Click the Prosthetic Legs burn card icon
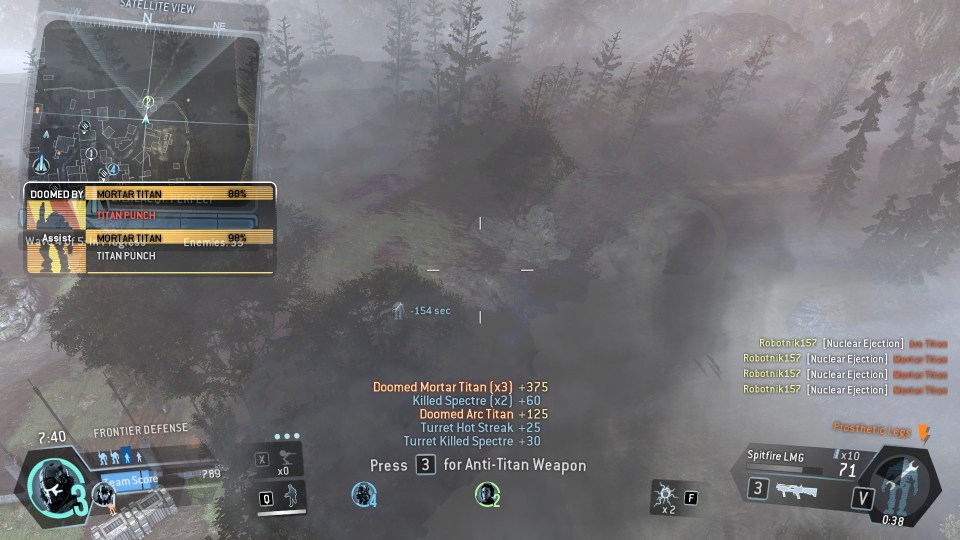The width and height of the screenshot is (960, 540). click(x=923, y=432)
